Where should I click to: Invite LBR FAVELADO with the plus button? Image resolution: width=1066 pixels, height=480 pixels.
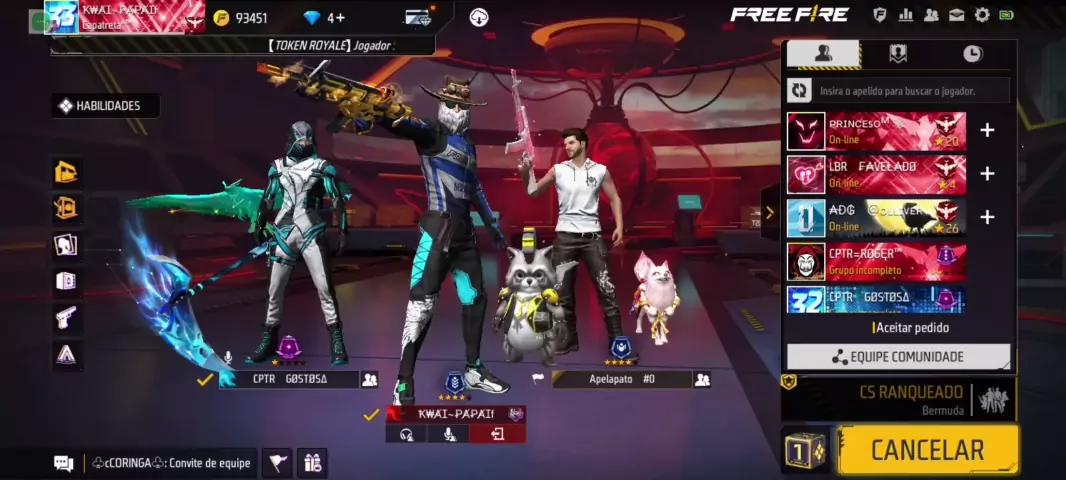[987, 174]
